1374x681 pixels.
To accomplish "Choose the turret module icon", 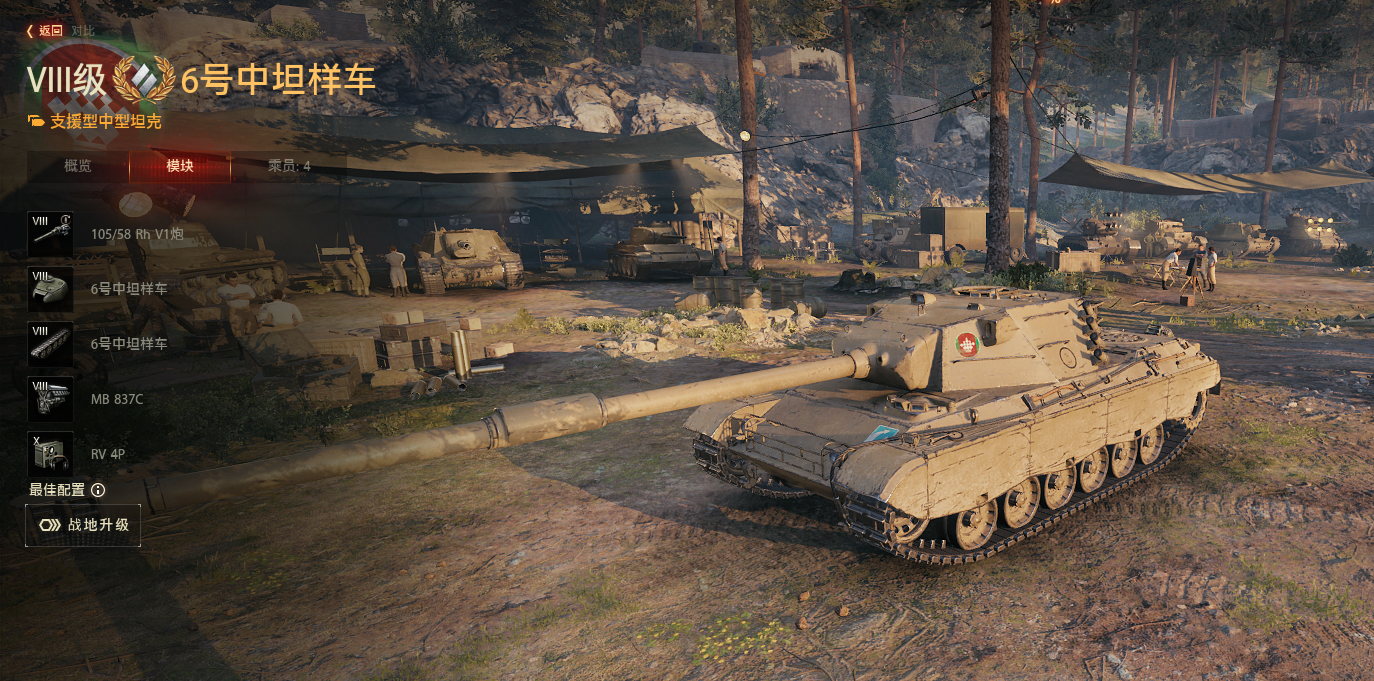I will pos(51,289).
